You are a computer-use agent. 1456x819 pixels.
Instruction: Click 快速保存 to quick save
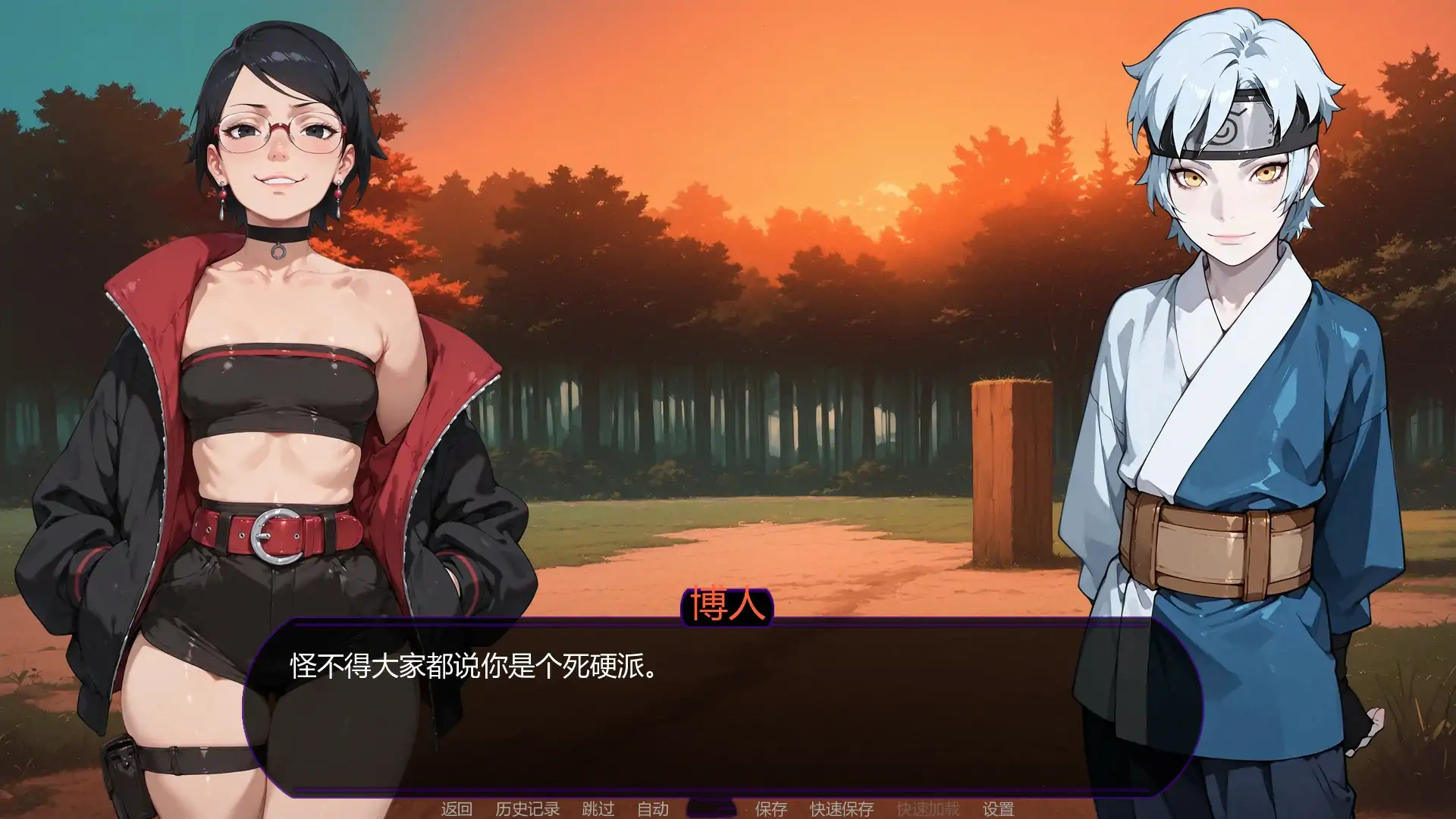[842, 809]
